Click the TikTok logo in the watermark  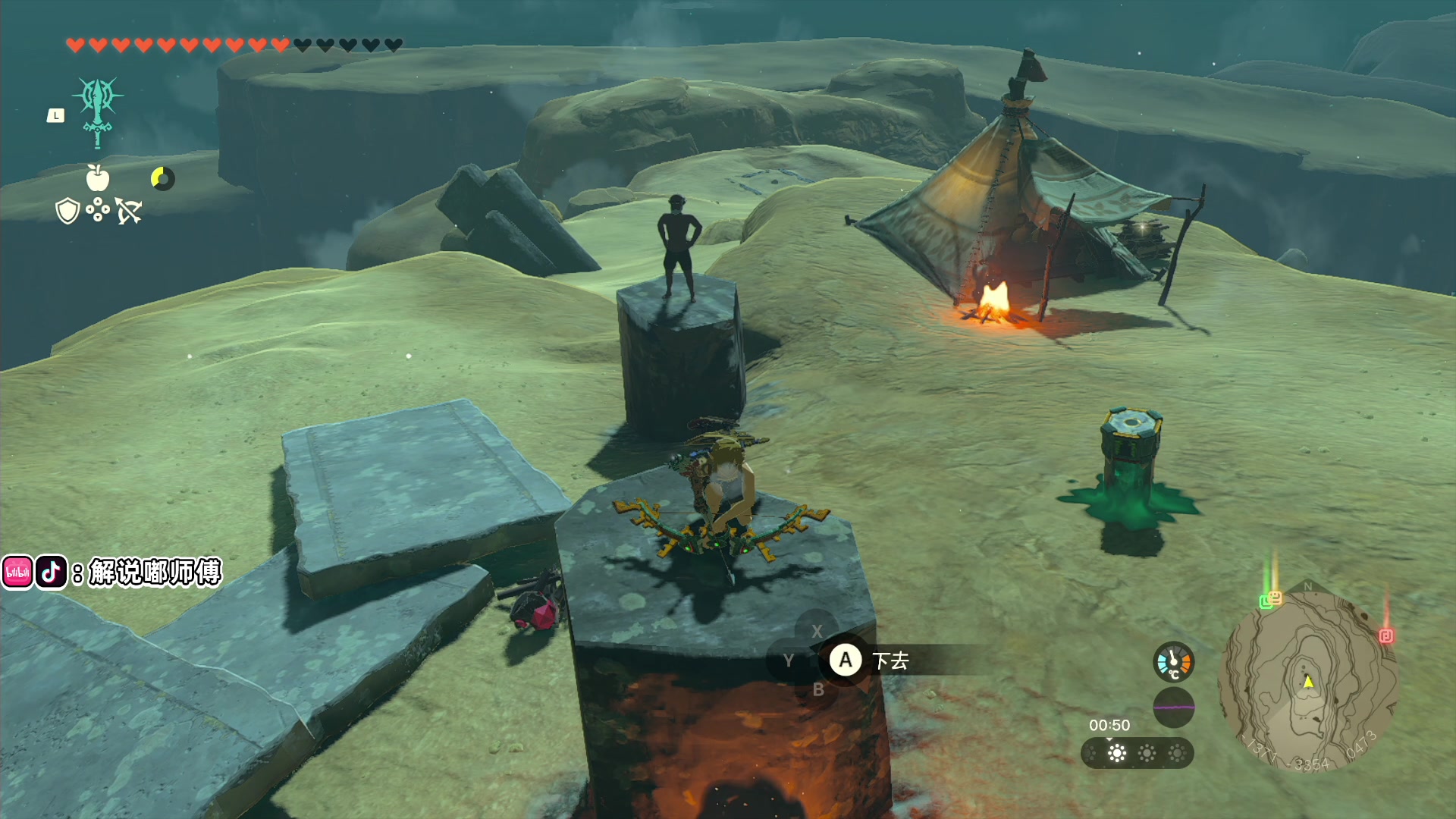[51, 573]
